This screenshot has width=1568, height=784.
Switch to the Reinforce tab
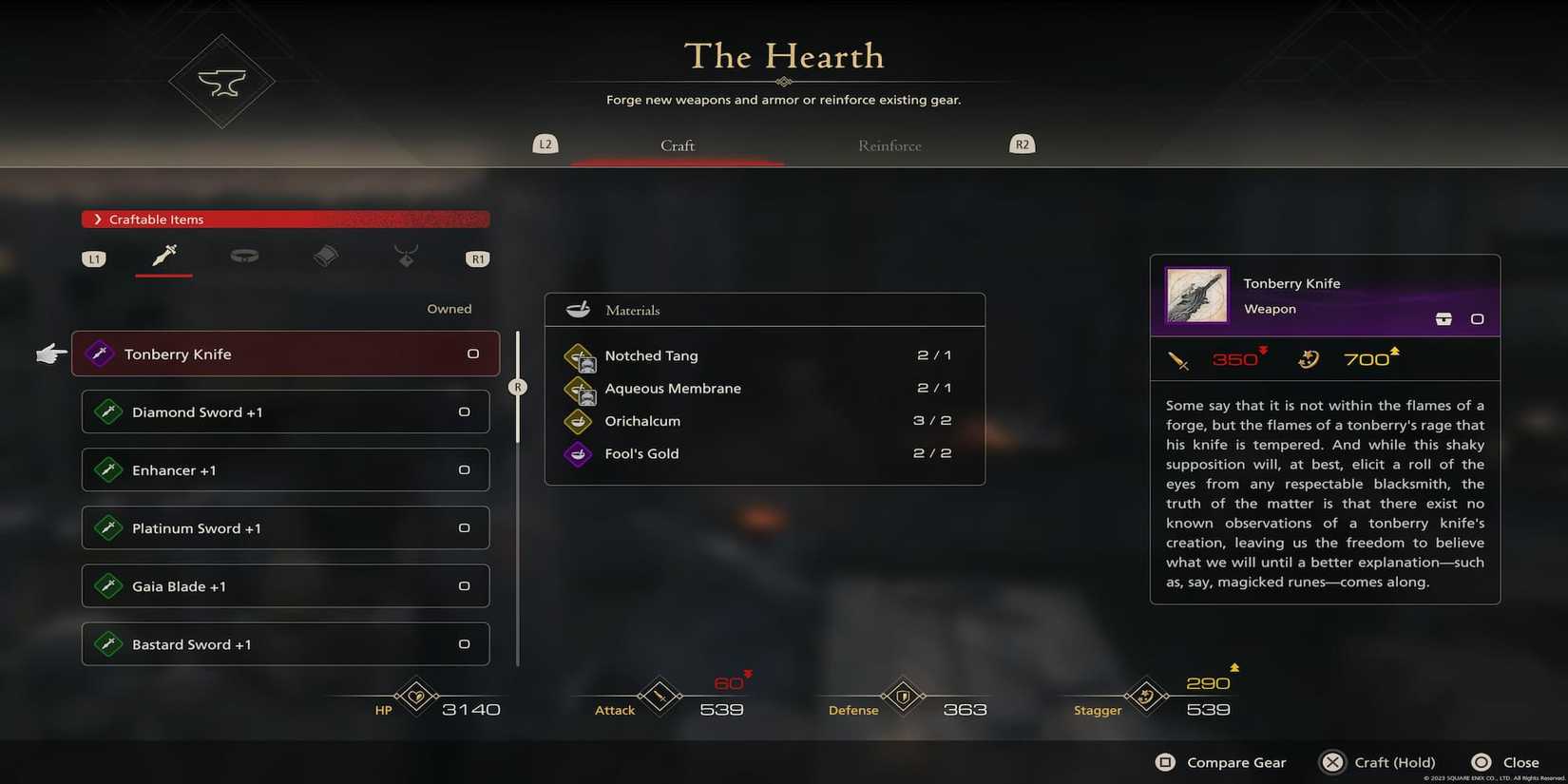[889, 145]
